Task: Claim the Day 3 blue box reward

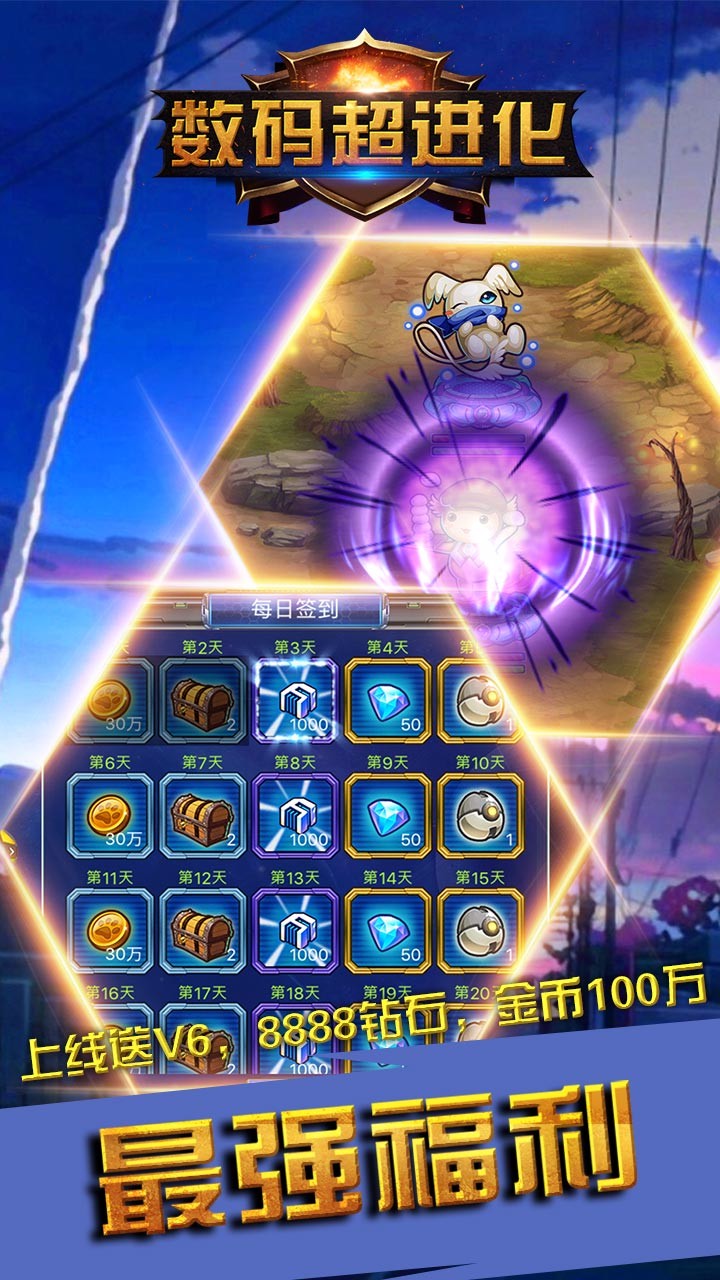Action: tap(296, 700)
